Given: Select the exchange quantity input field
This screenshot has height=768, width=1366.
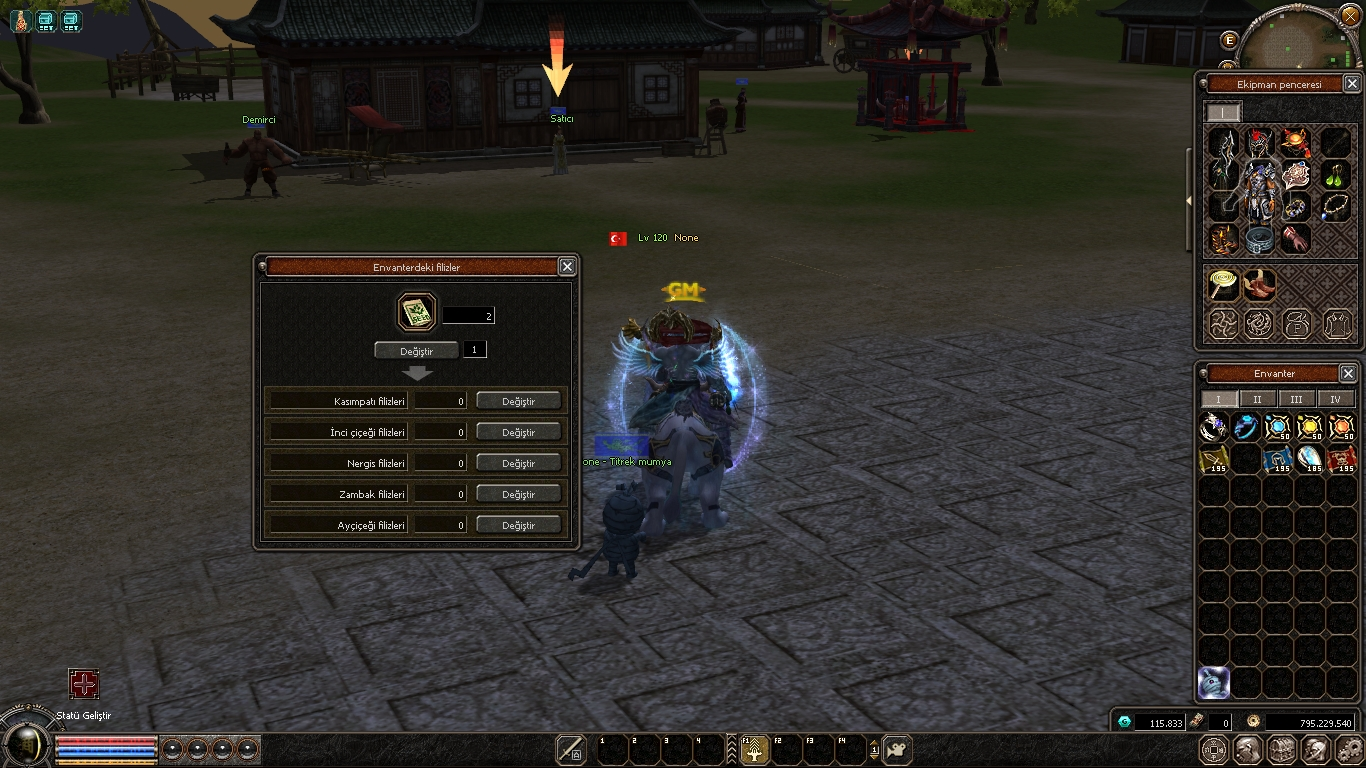Looking at the screenshot, I should click(x=475, y=350).
